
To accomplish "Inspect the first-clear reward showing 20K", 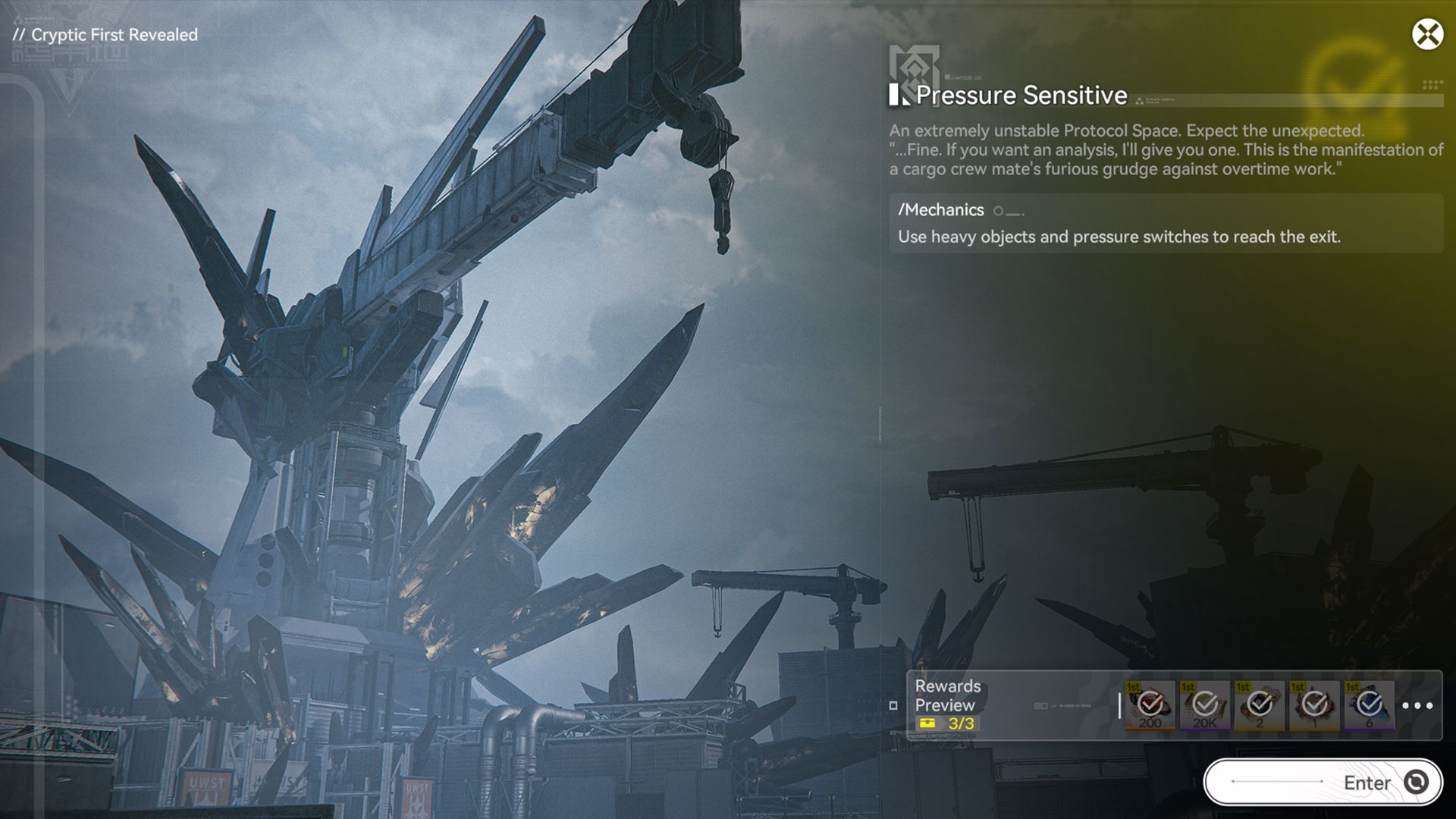I will tap(1205, 705).
